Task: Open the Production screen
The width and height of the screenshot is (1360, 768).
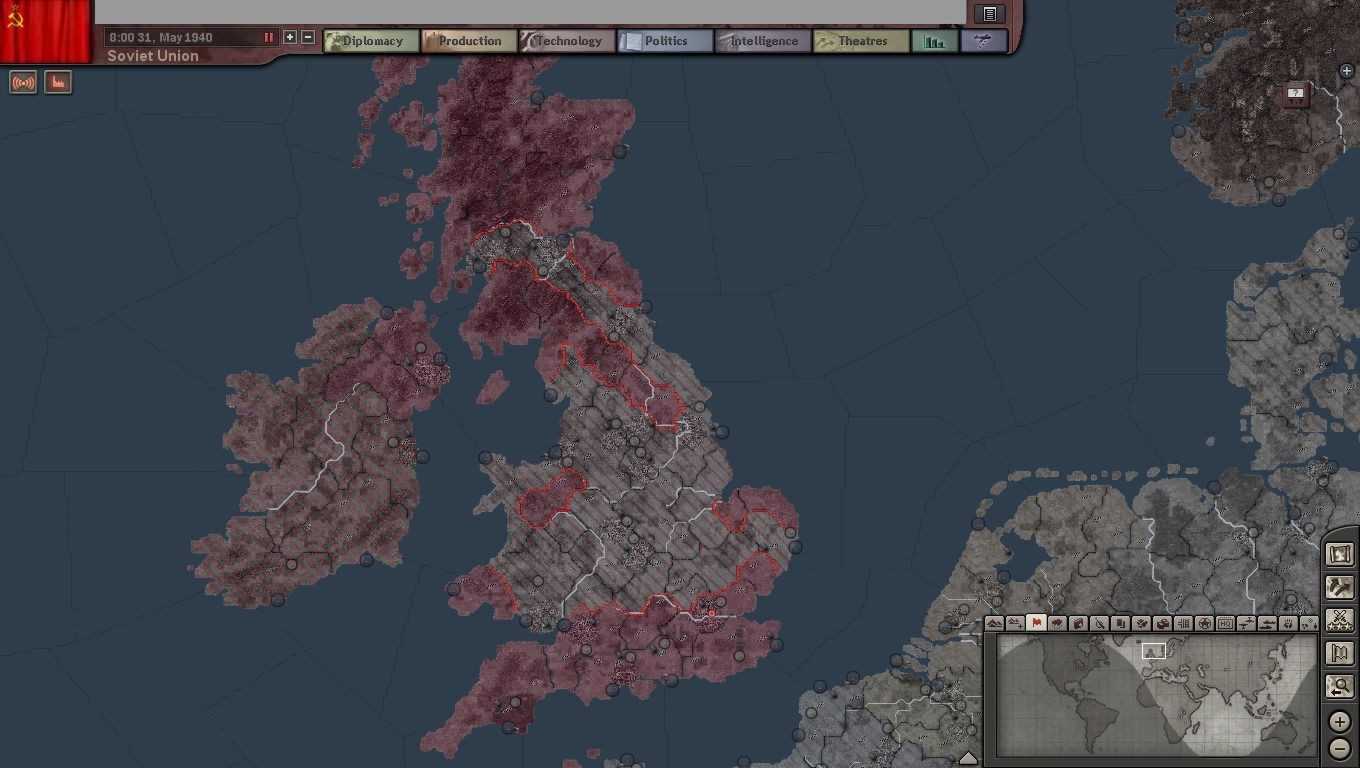Action: [x=469, y=41]
